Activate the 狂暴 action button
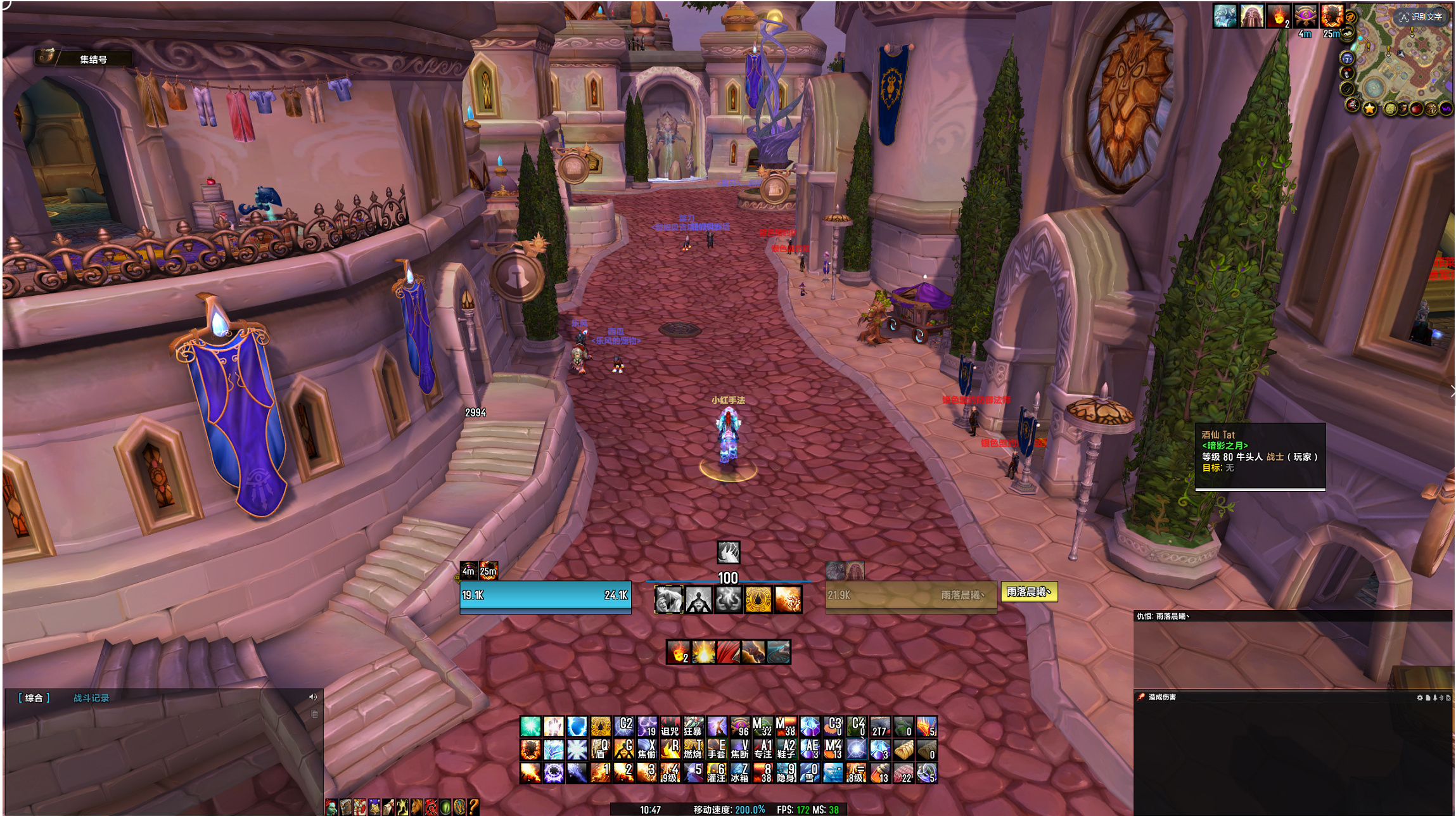 [x=693, y=727]
